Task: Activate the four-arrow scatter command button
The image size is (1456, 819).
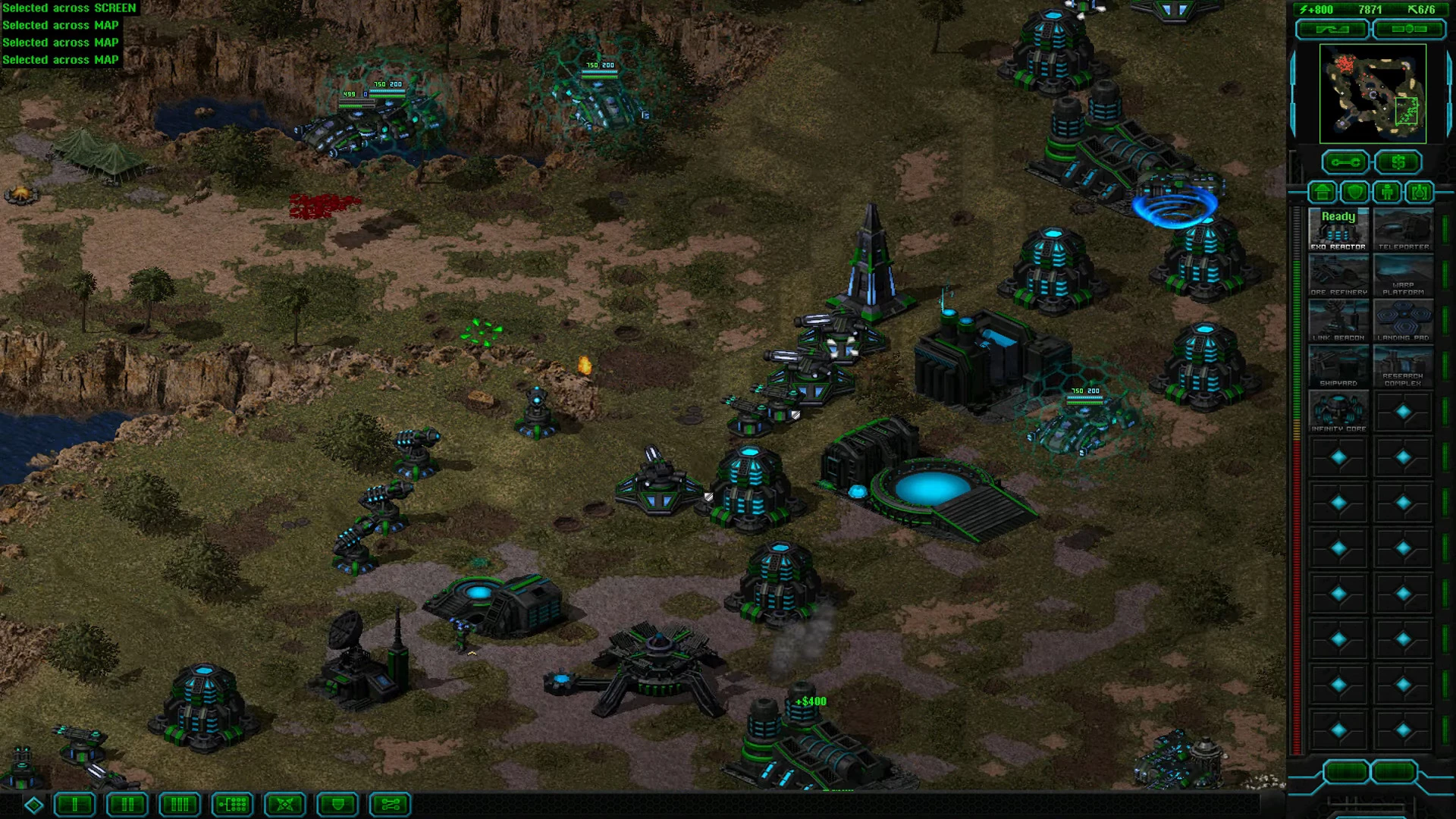Action: 285,805
